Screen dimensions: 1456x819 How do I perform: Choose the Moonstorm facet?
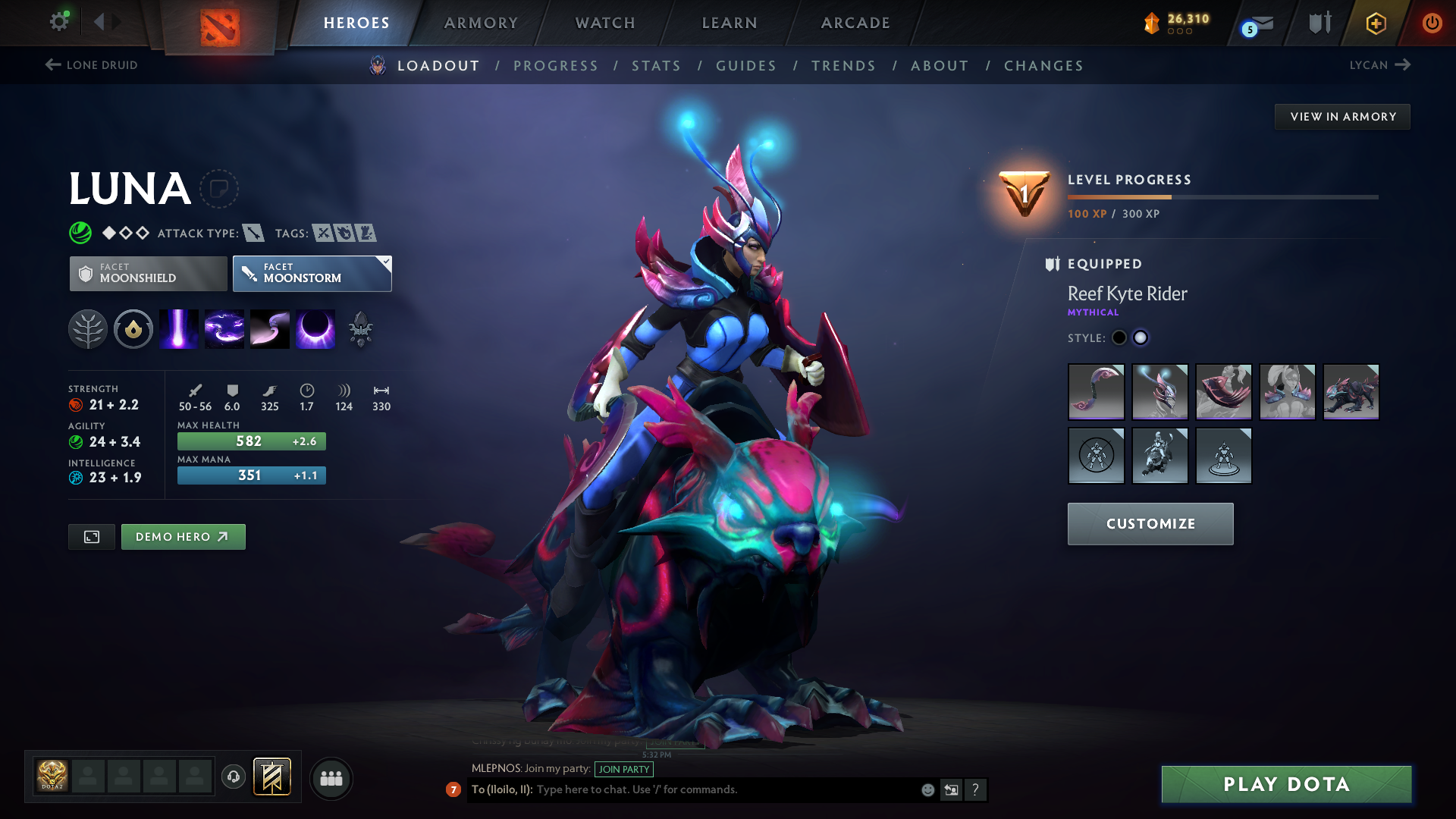312,274
